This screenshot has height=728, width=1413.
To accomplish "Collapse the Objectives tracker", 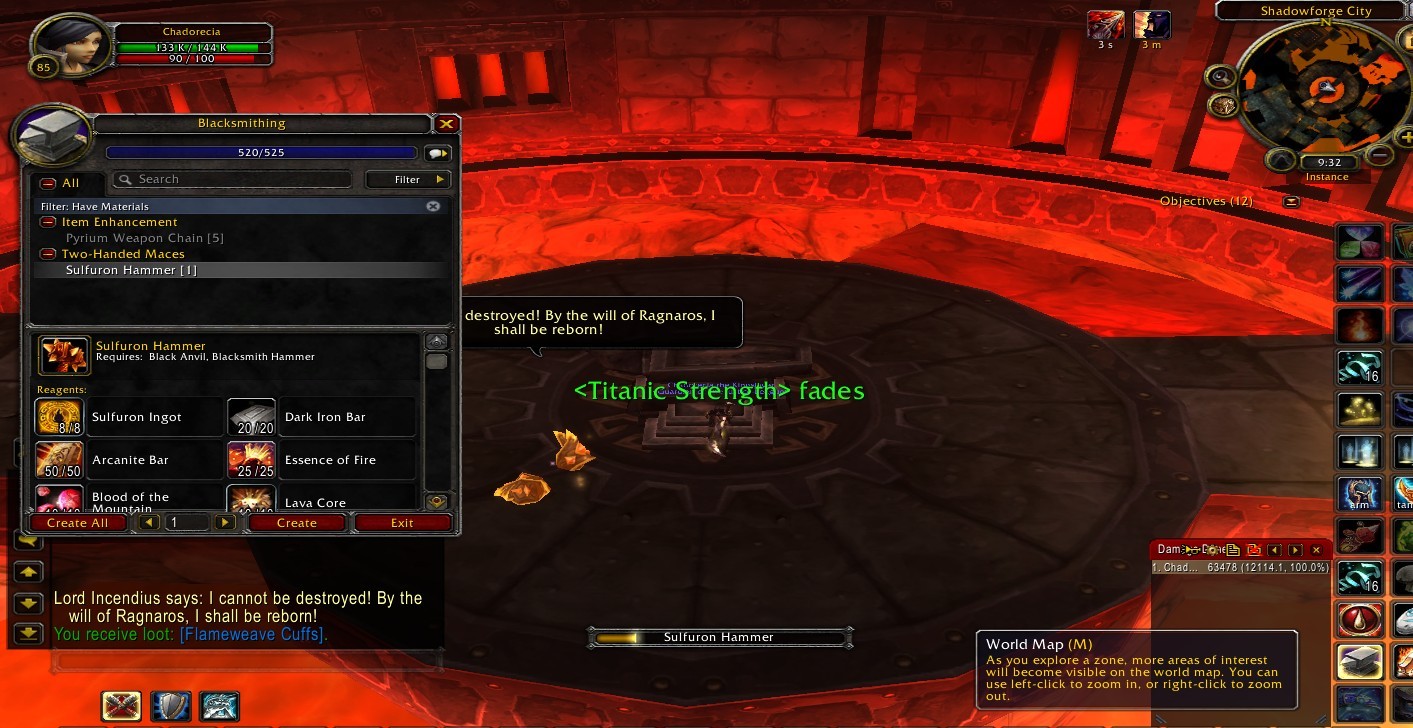I will point(1291,201).
